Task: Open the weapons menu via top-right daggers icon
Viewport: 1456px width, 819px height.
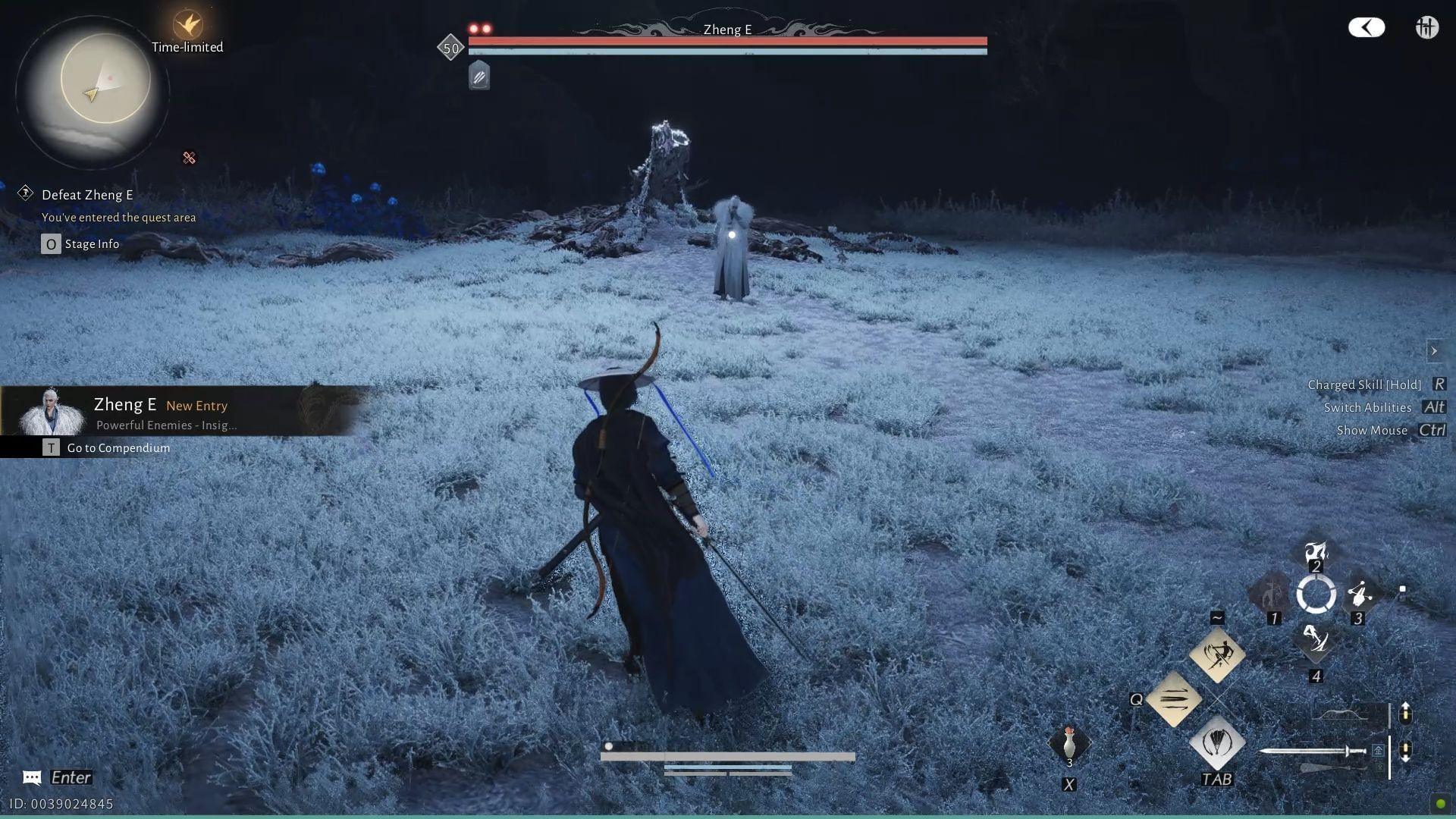Action: click(1426, 27)
